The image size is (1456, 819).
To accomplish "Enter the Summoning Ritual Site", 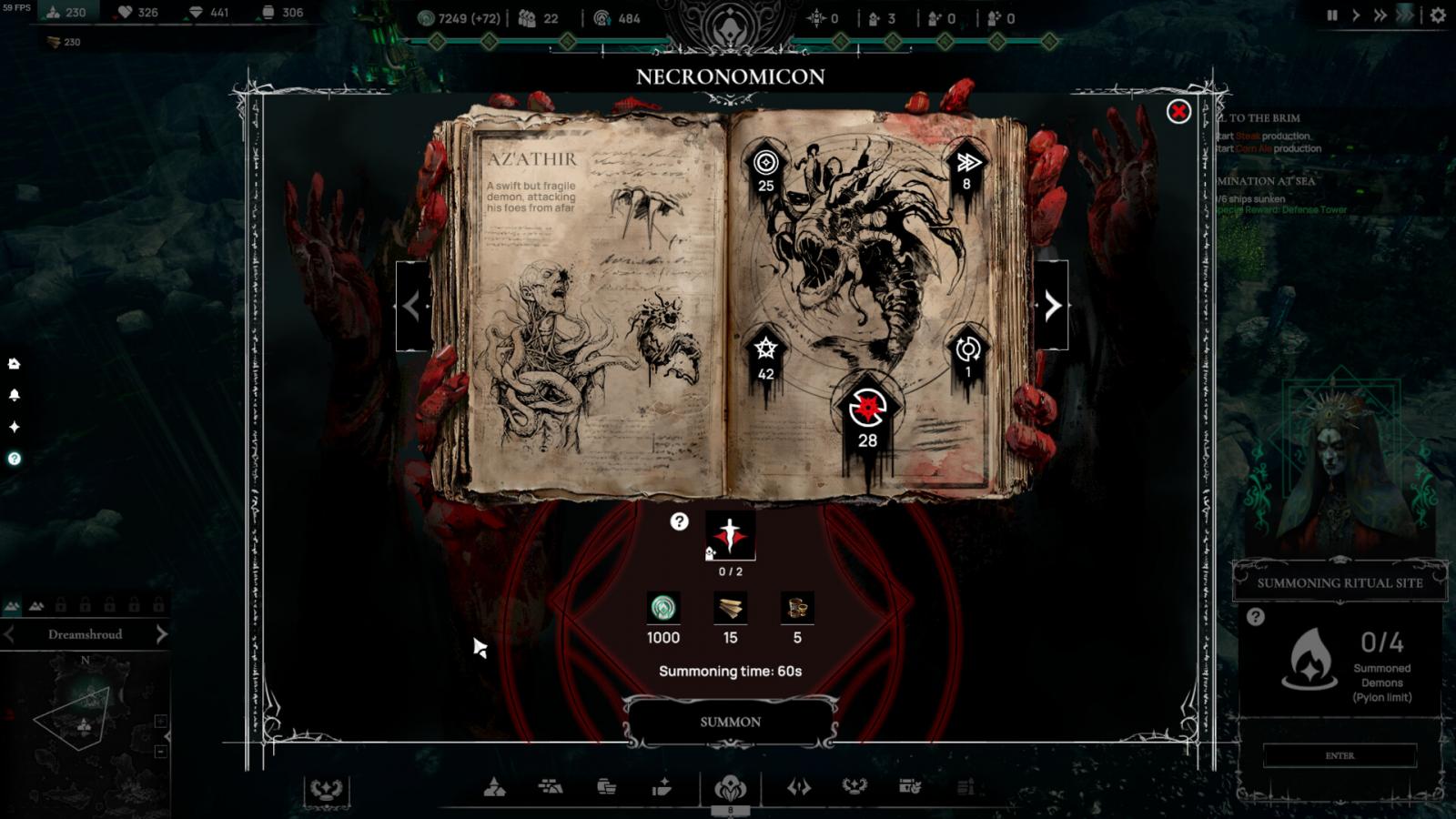I will [x=1340, y=755].
